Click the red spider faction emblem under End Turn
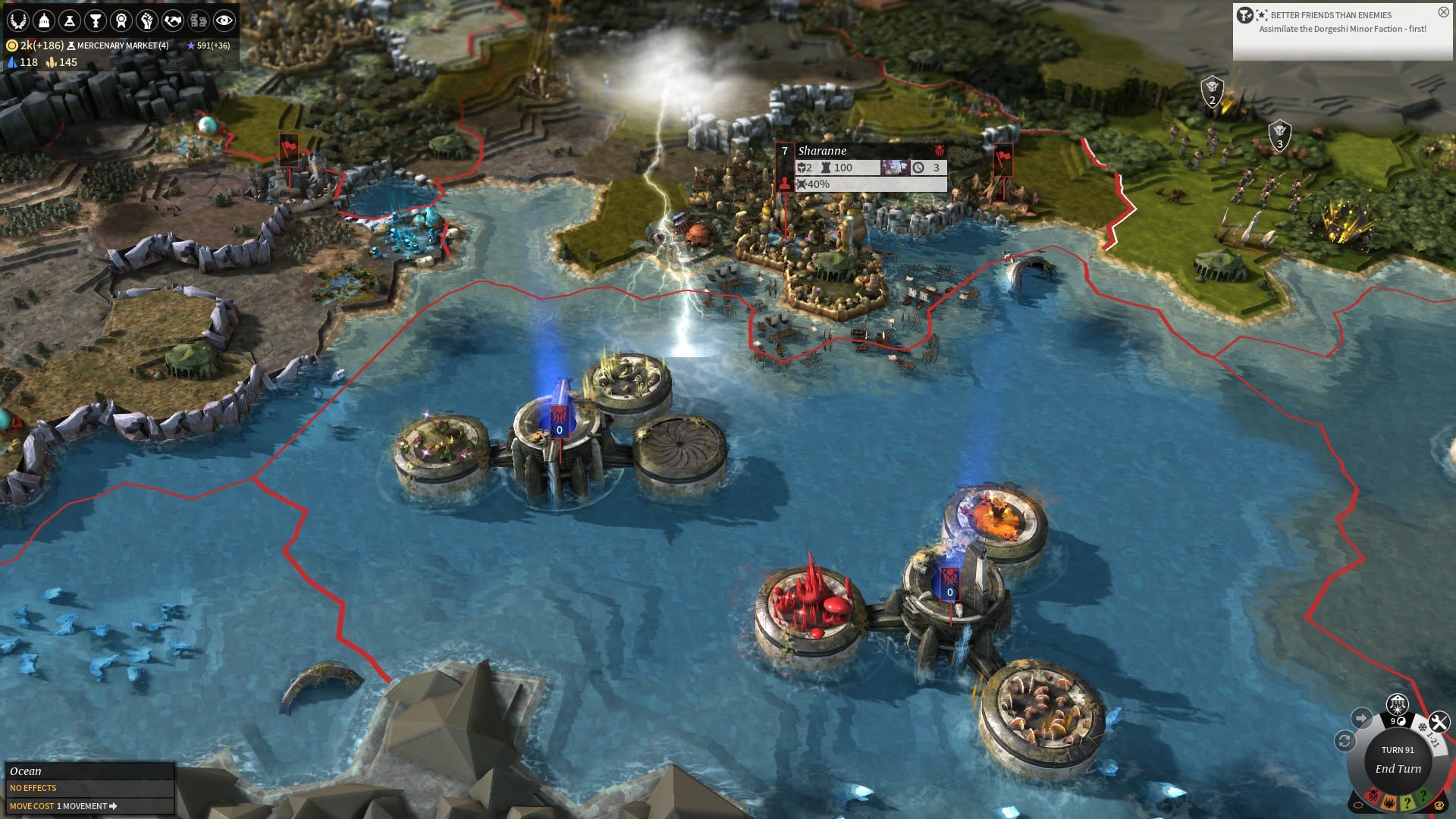The width and height of the screenshot is (1456, 819). pos(1373,795)
